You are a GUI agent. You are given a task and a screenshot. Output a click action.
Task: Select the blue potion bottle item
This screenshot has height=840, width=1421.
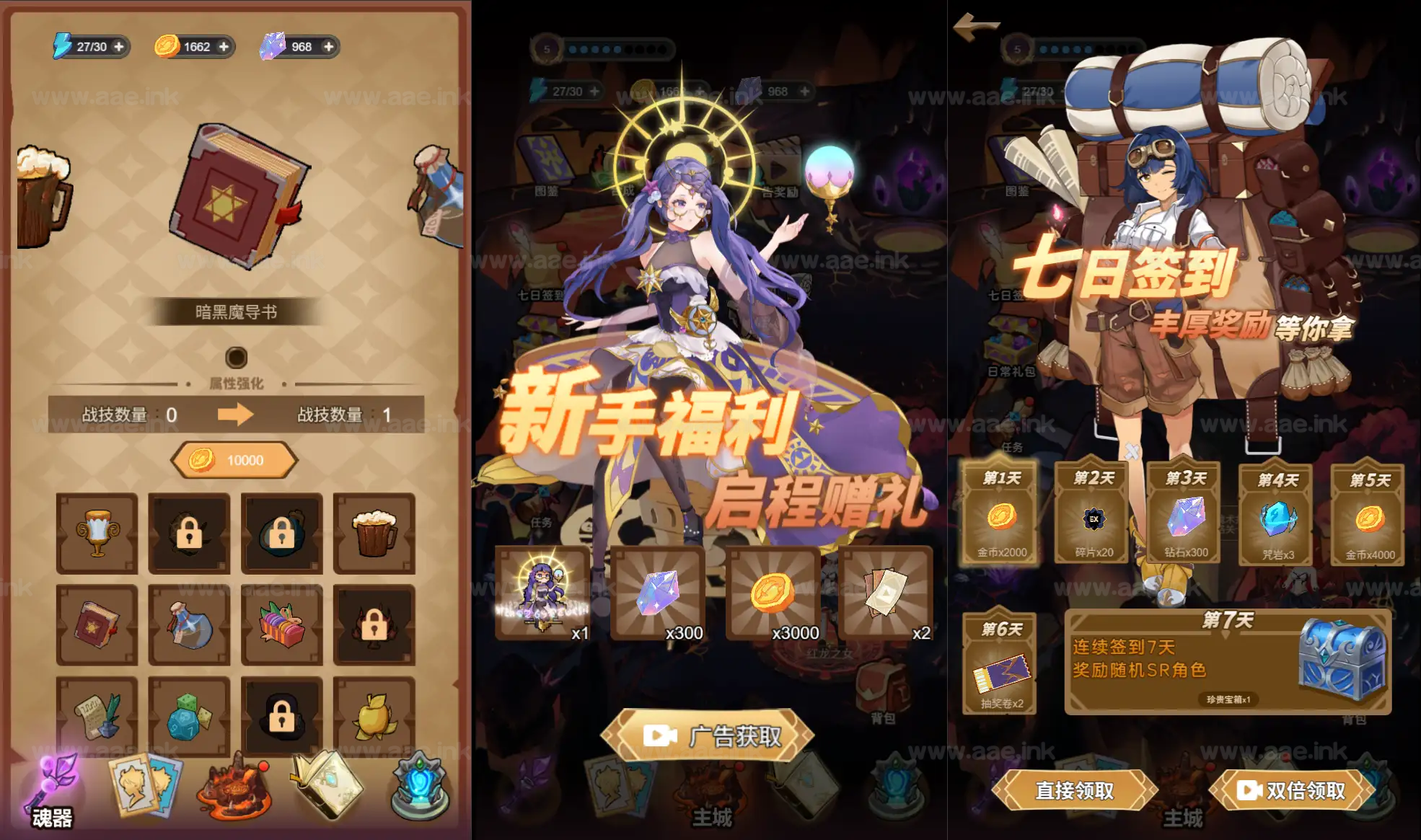[189, 626]
